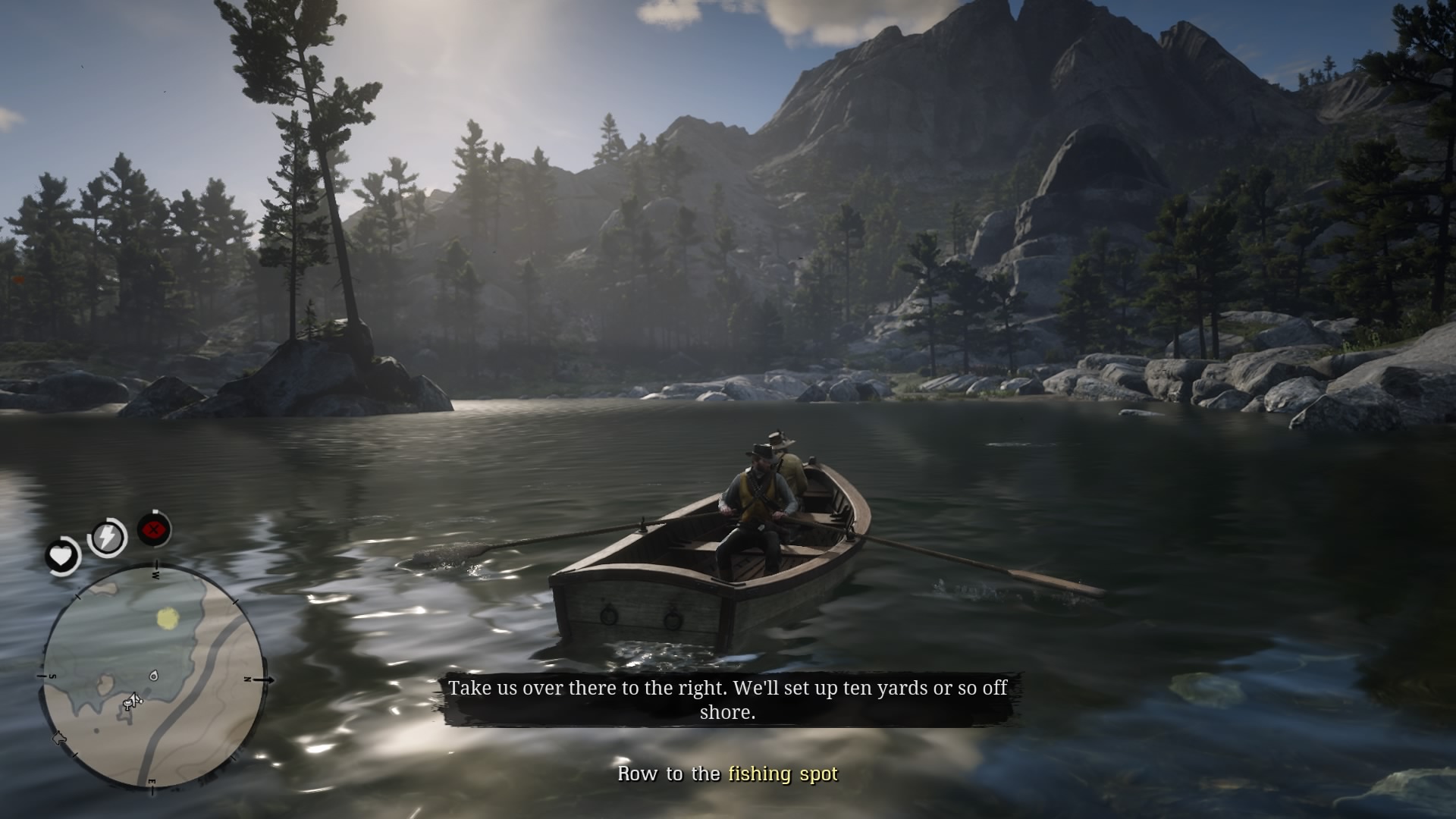The height and width of the screenshot is (819, 1456).
Task: Click the lightning bolt stamina core
Action: click(107, 538)
